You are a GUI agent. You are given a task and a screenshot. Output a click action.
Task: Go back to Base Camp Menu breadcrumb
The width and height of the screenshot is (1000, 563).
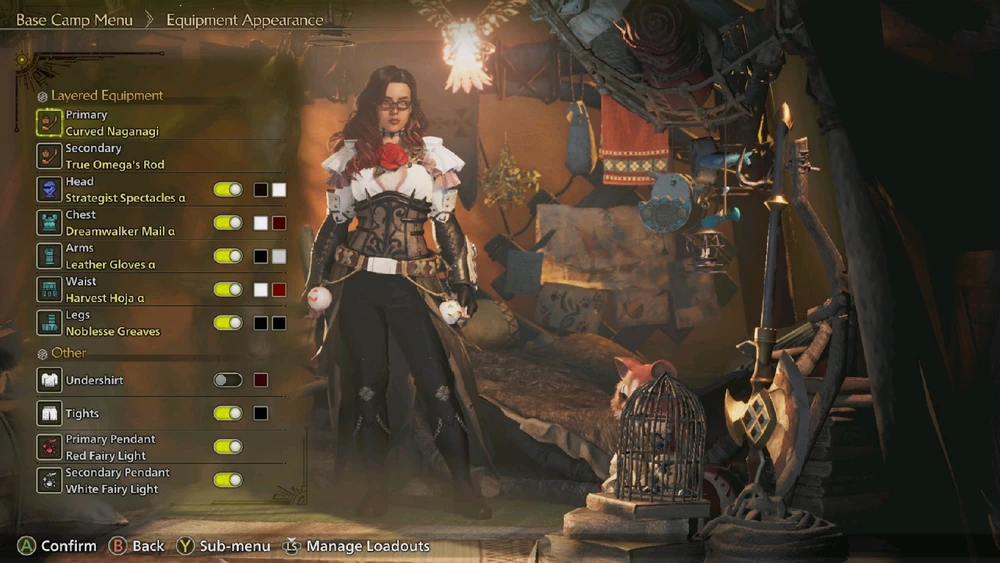74,20
